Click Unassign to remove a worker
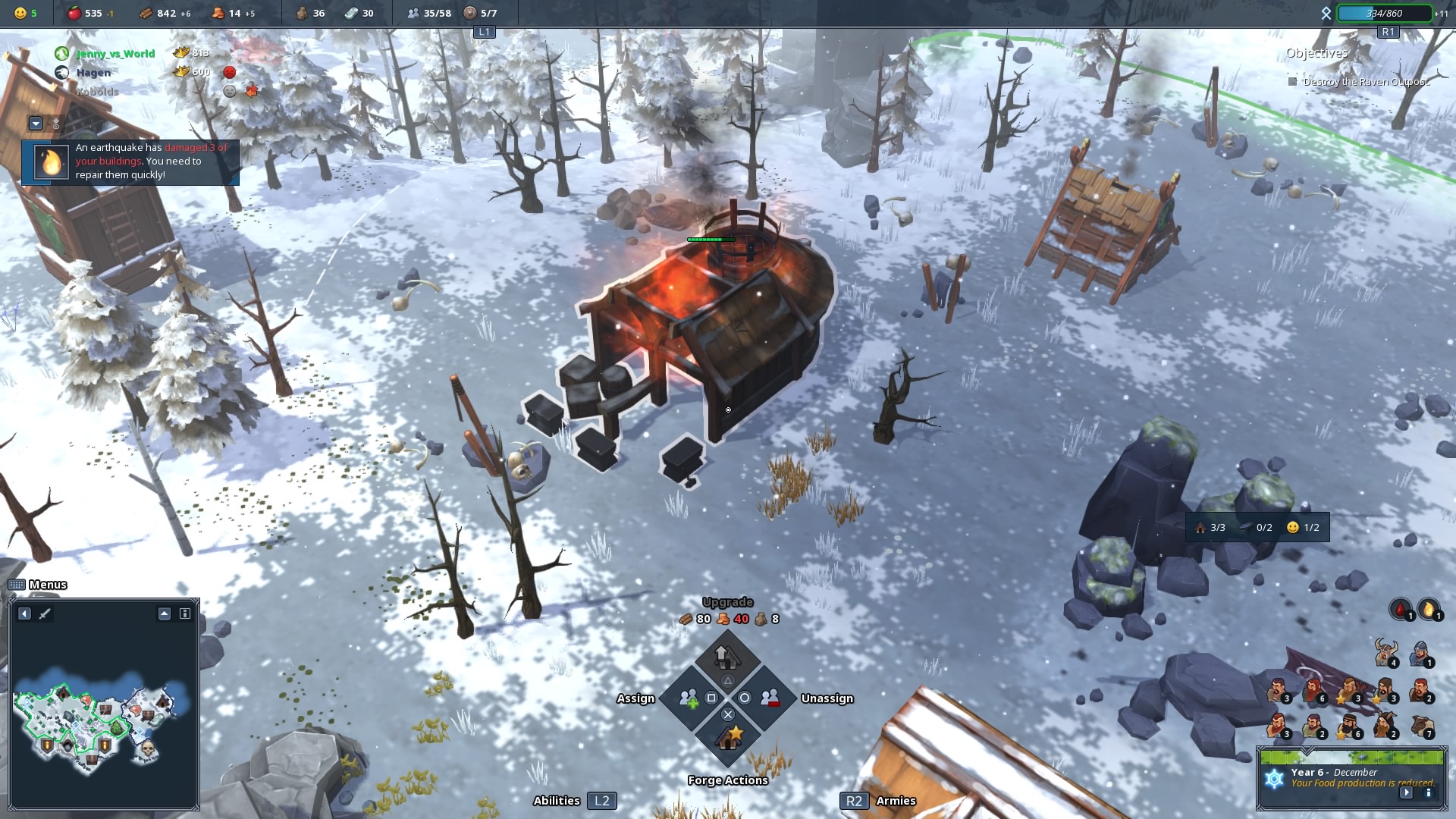The image size is (1456, 819). coord(769,698)
